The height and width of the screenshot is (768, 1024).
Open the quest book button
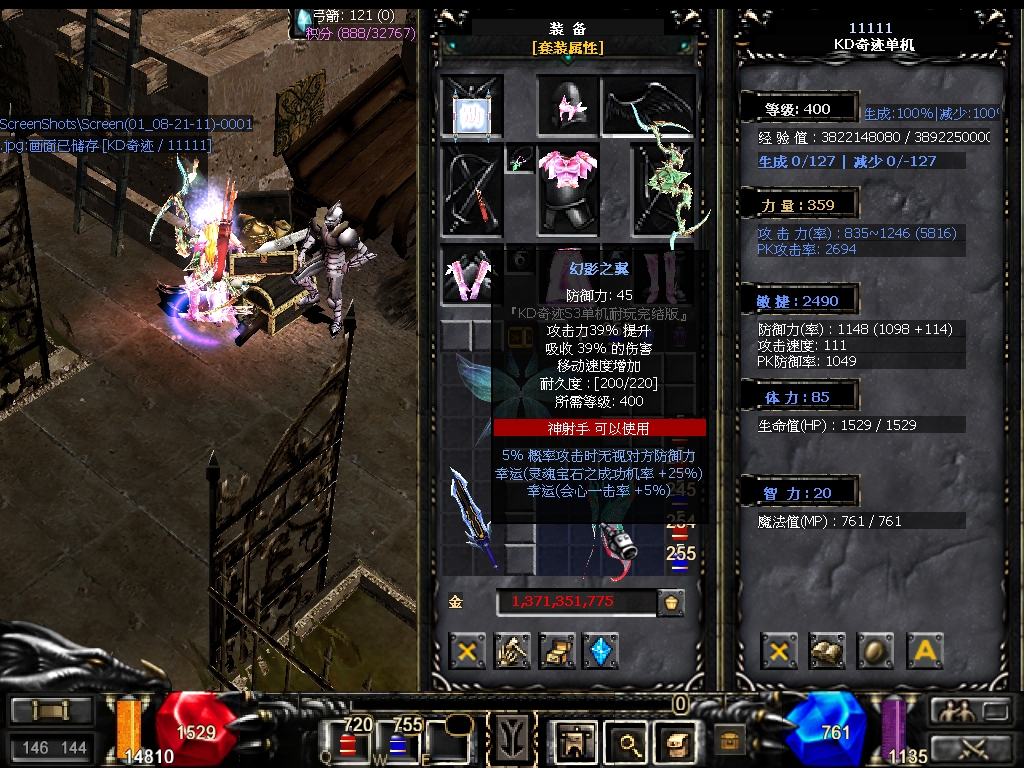coord(827,651)
